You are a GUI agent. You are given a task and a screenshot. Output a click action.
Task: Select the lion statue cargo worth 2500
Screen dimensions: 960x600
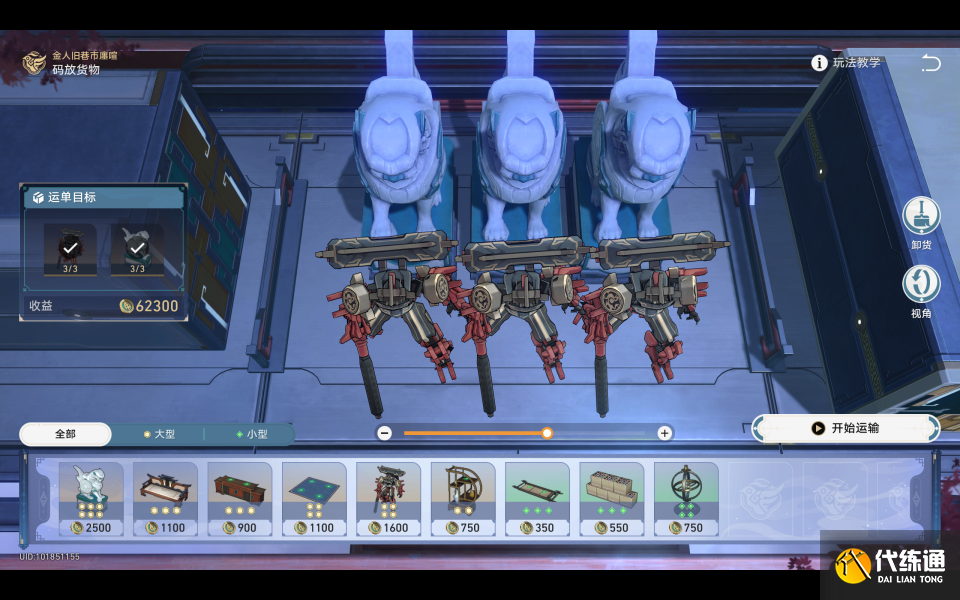[x=91, y=498]
